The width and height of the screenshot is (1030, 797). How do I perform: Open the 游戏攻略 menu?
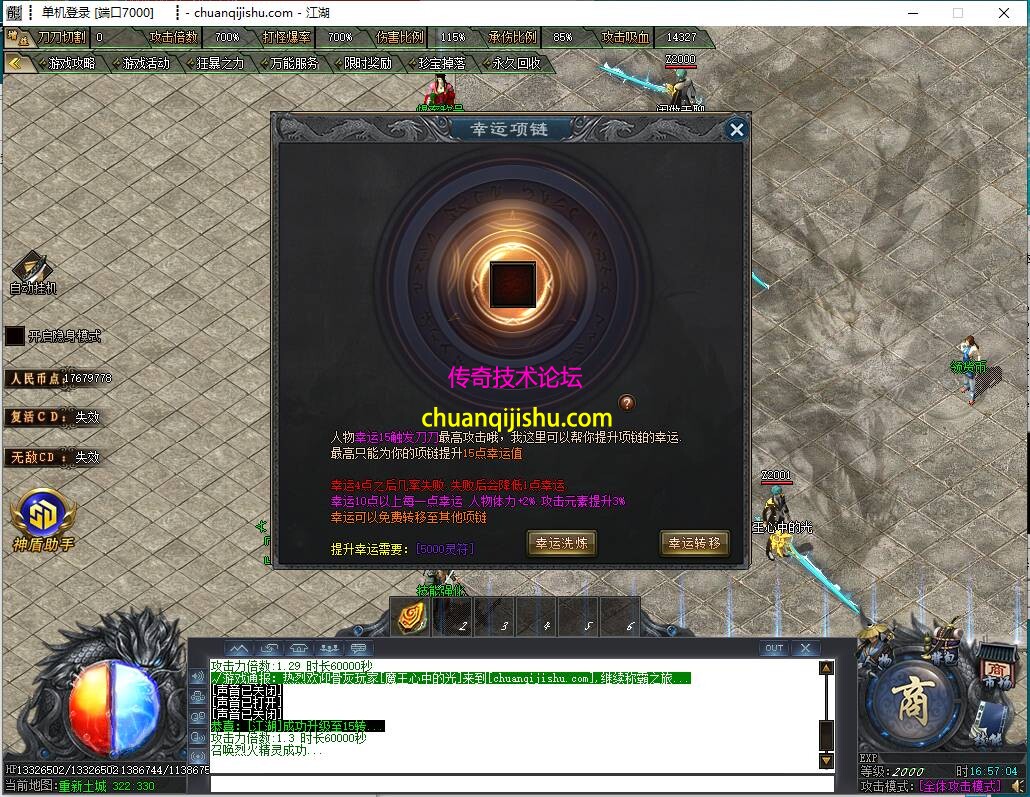tap(71, 63)
